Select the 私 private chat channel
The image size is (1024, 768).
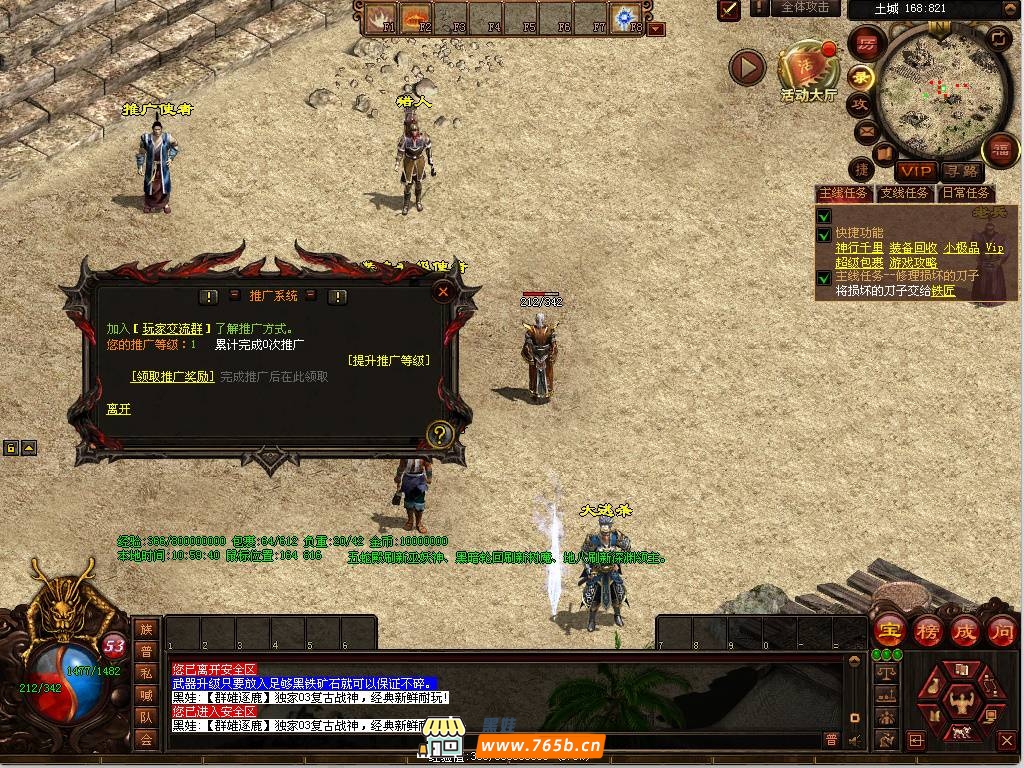(x=146, y=673)
